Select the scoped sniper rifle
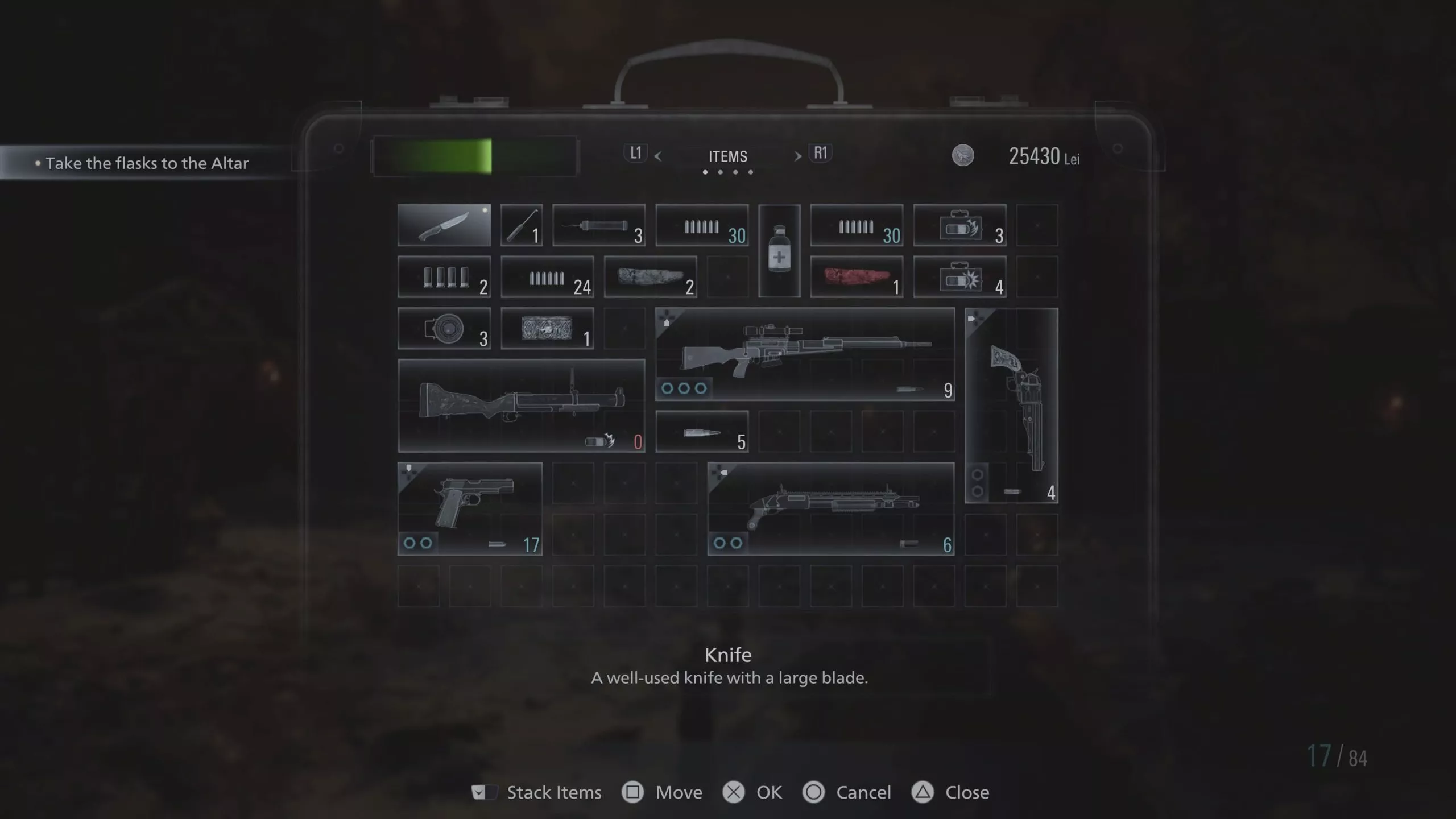1456x819 pixels. click(x=805, y=354)
